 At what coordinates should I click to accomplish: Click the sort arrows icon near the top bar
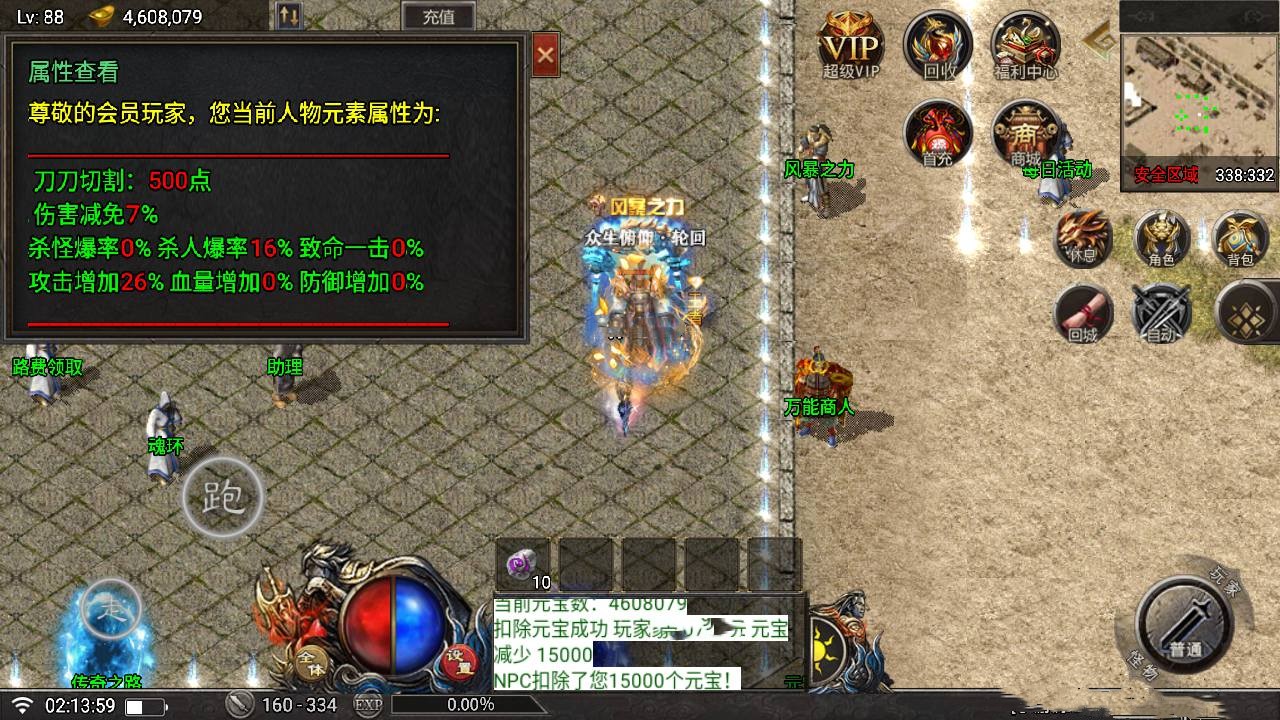tap(290, 17)
